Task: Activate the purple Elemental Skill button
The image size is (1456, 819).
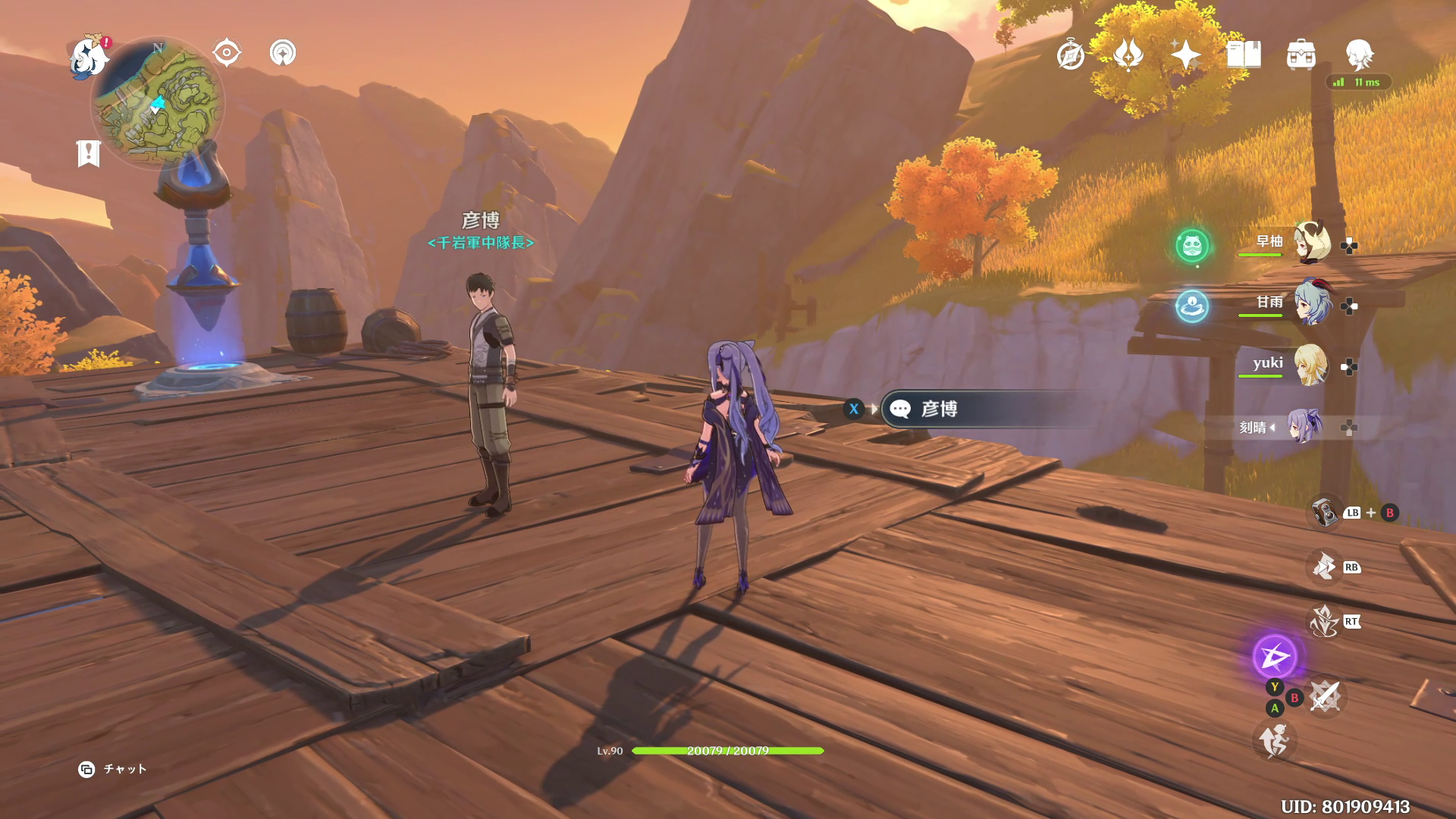Action: click(1275, 657)
